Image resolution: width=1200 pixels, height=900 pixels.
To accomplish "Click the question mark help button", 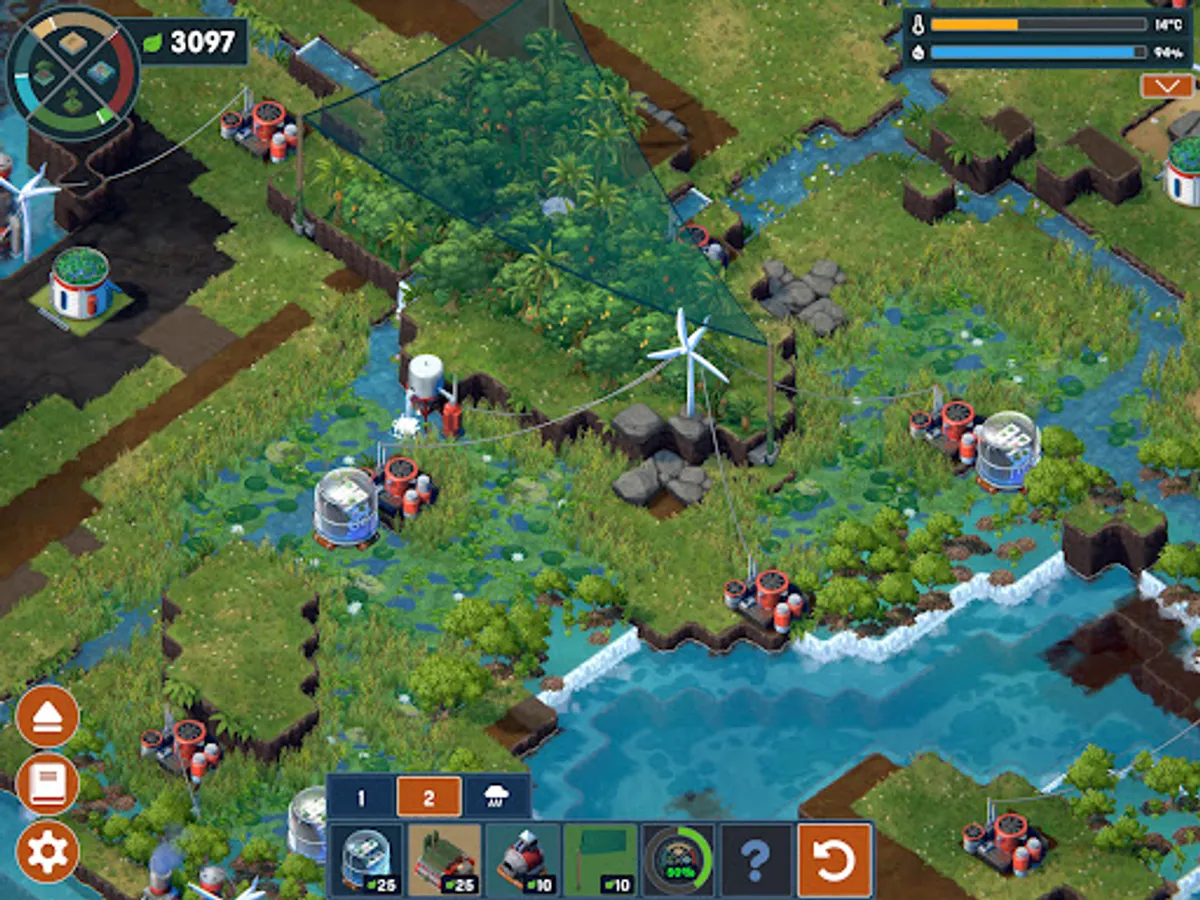I will pyautogui.click(x=756, y=859).
